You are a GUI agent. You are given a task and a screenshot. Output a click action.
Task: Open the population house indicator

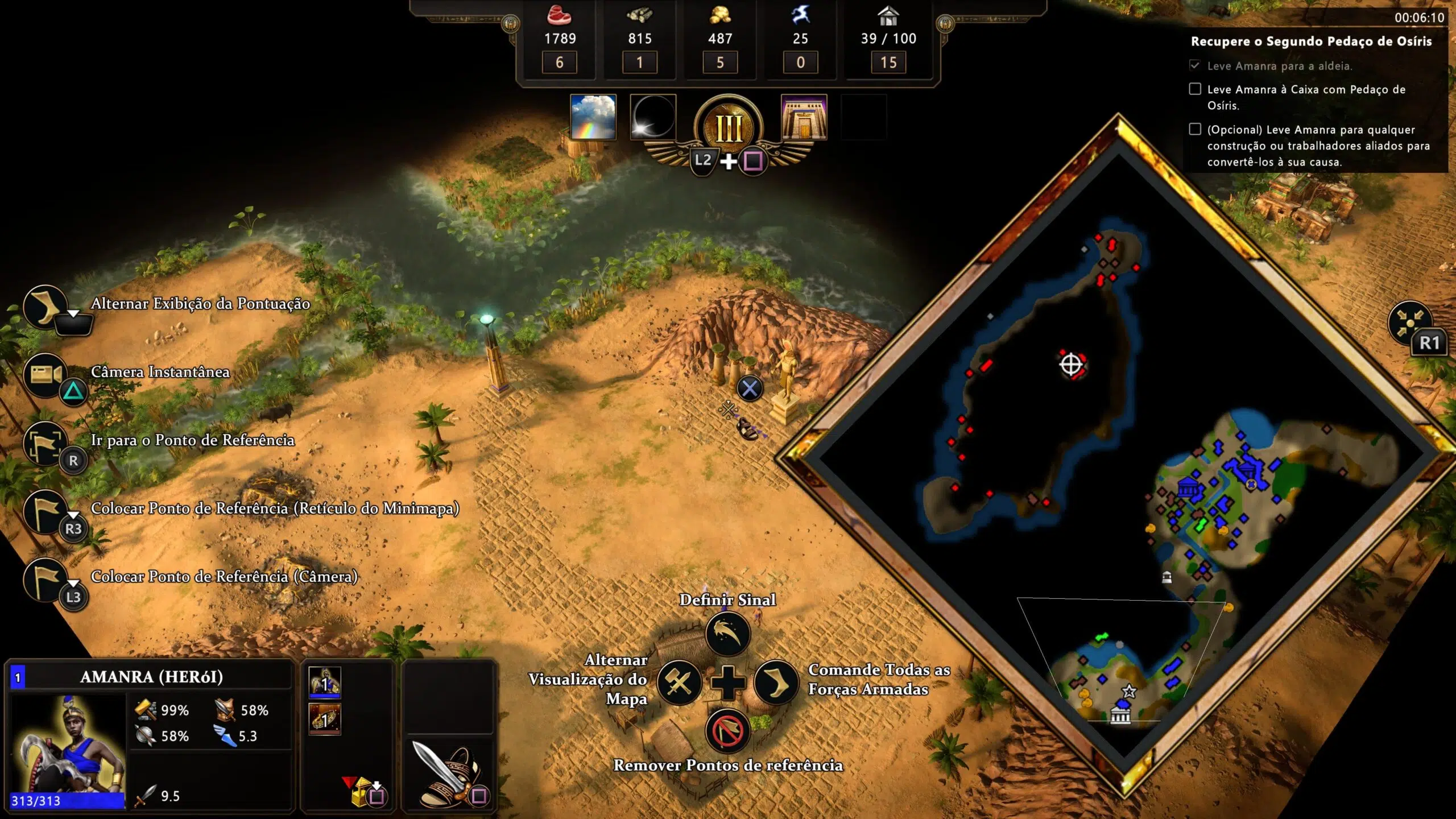pos(888,39)
